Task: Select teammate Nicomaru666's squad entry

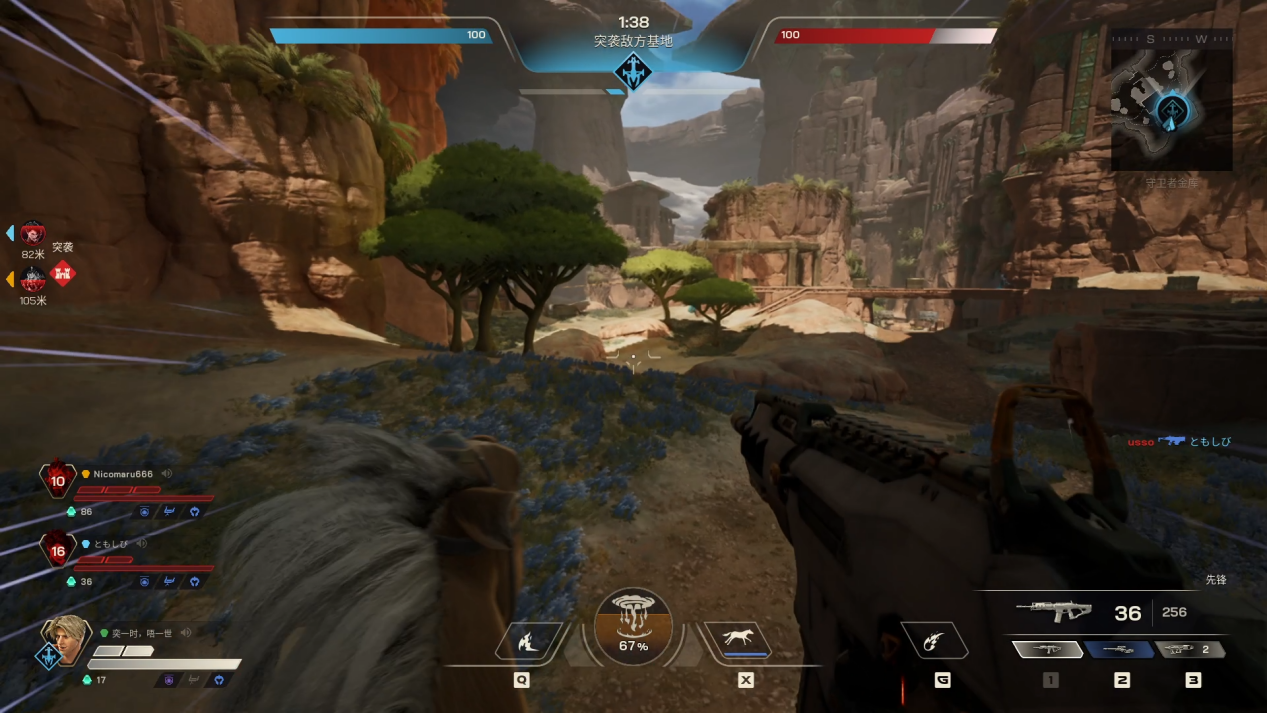Action: coord(118,474)
